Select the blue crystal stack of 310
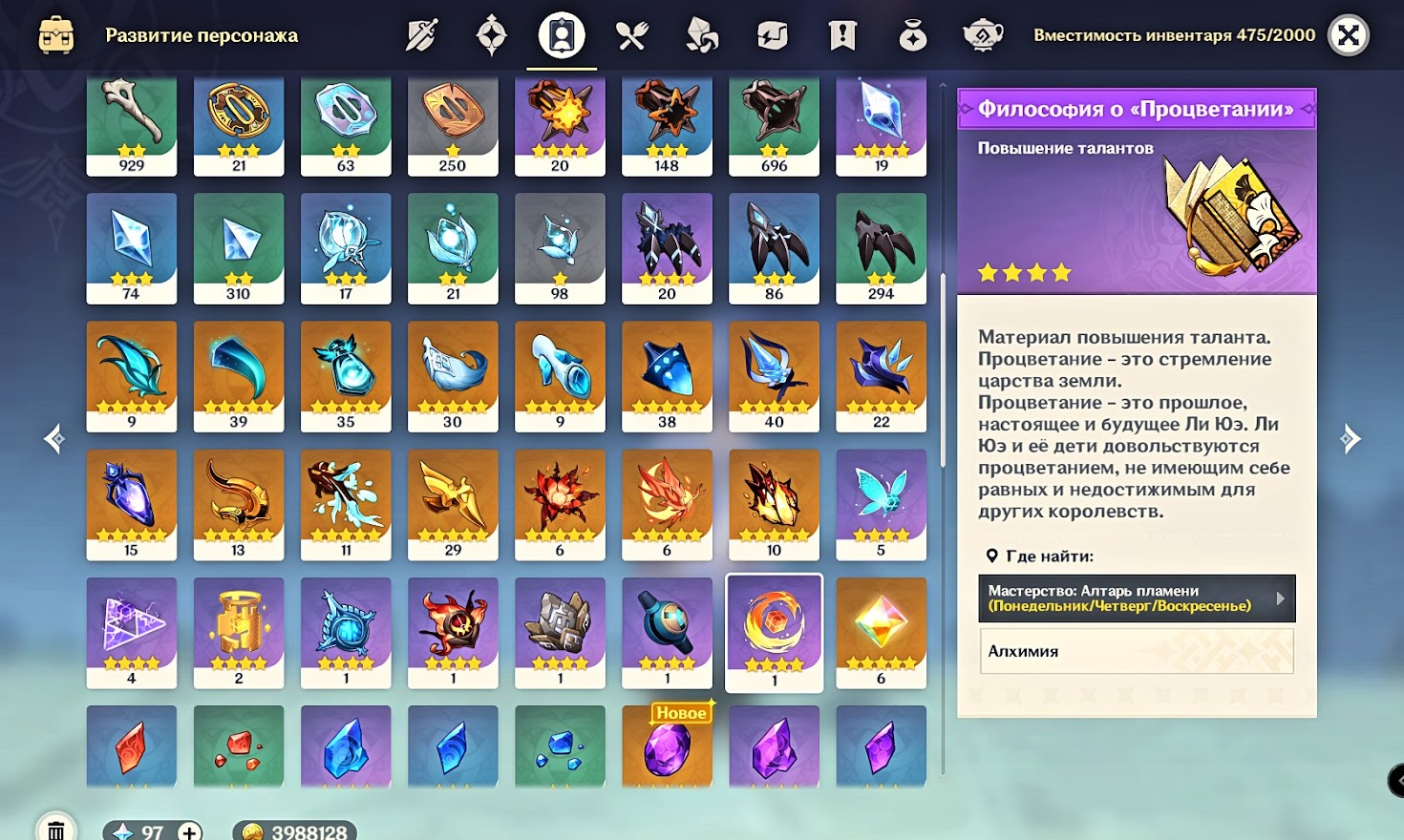Image resolution: width=1404 pixels, height=840 pixels. (239, 248)
